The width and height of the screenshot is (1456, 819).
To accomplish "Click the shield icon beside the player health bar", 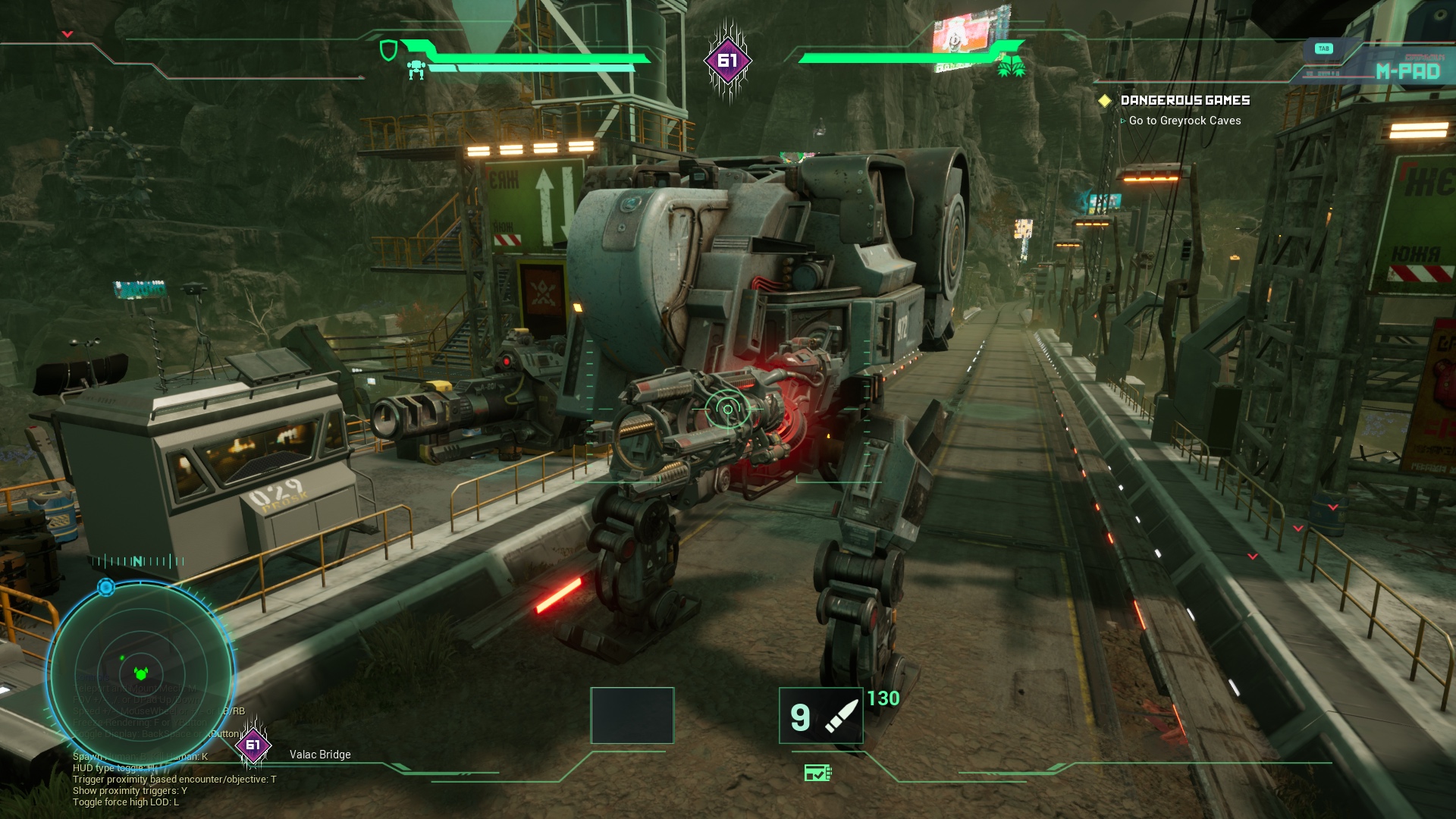I will (x=388, y=51).
